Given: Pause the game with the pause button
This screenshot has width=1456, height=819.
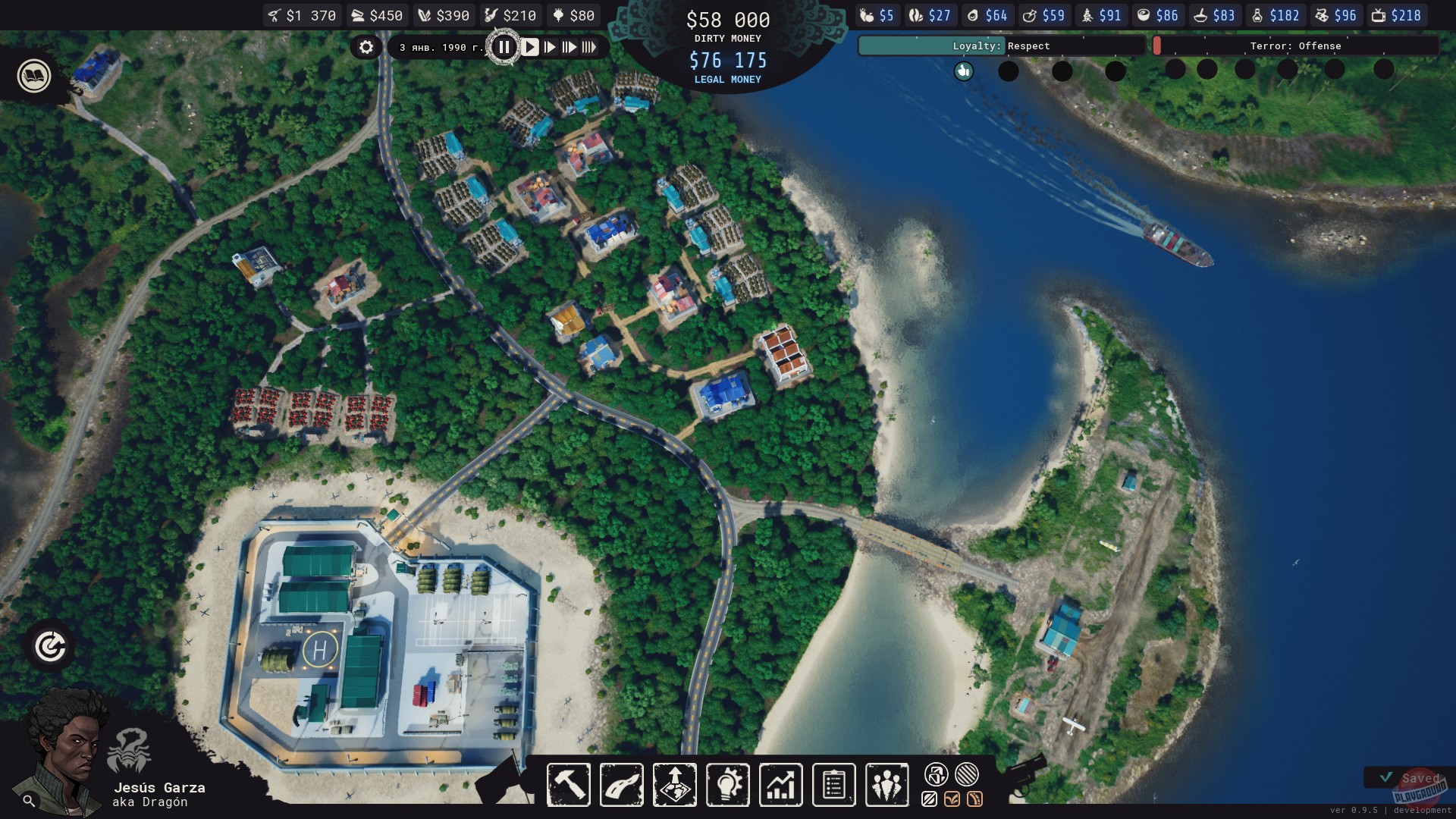Looking at the screenshot, I should tap(504, 46).
